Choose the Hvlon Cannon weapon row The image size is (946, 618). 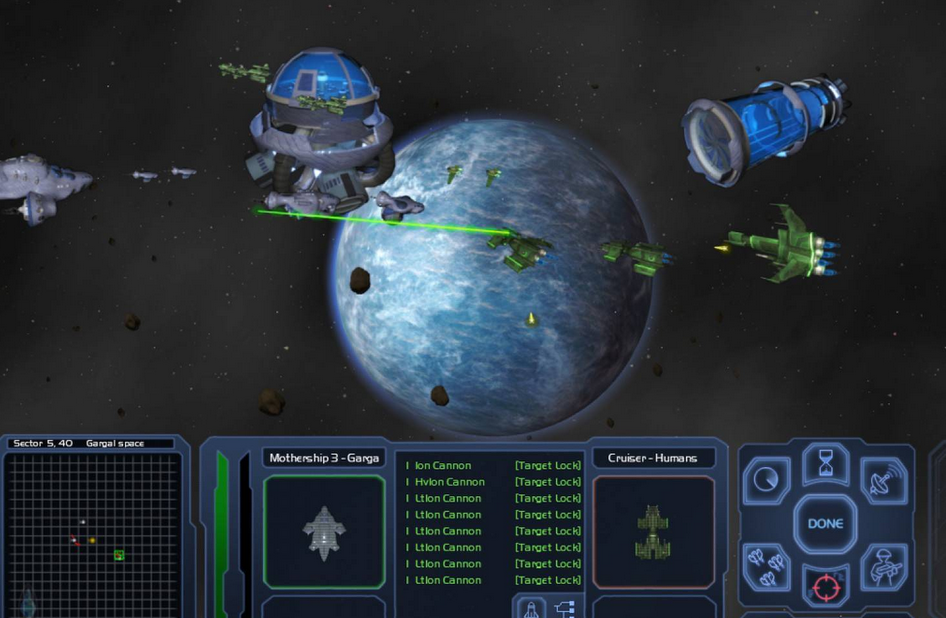click(x=493, y=482)
